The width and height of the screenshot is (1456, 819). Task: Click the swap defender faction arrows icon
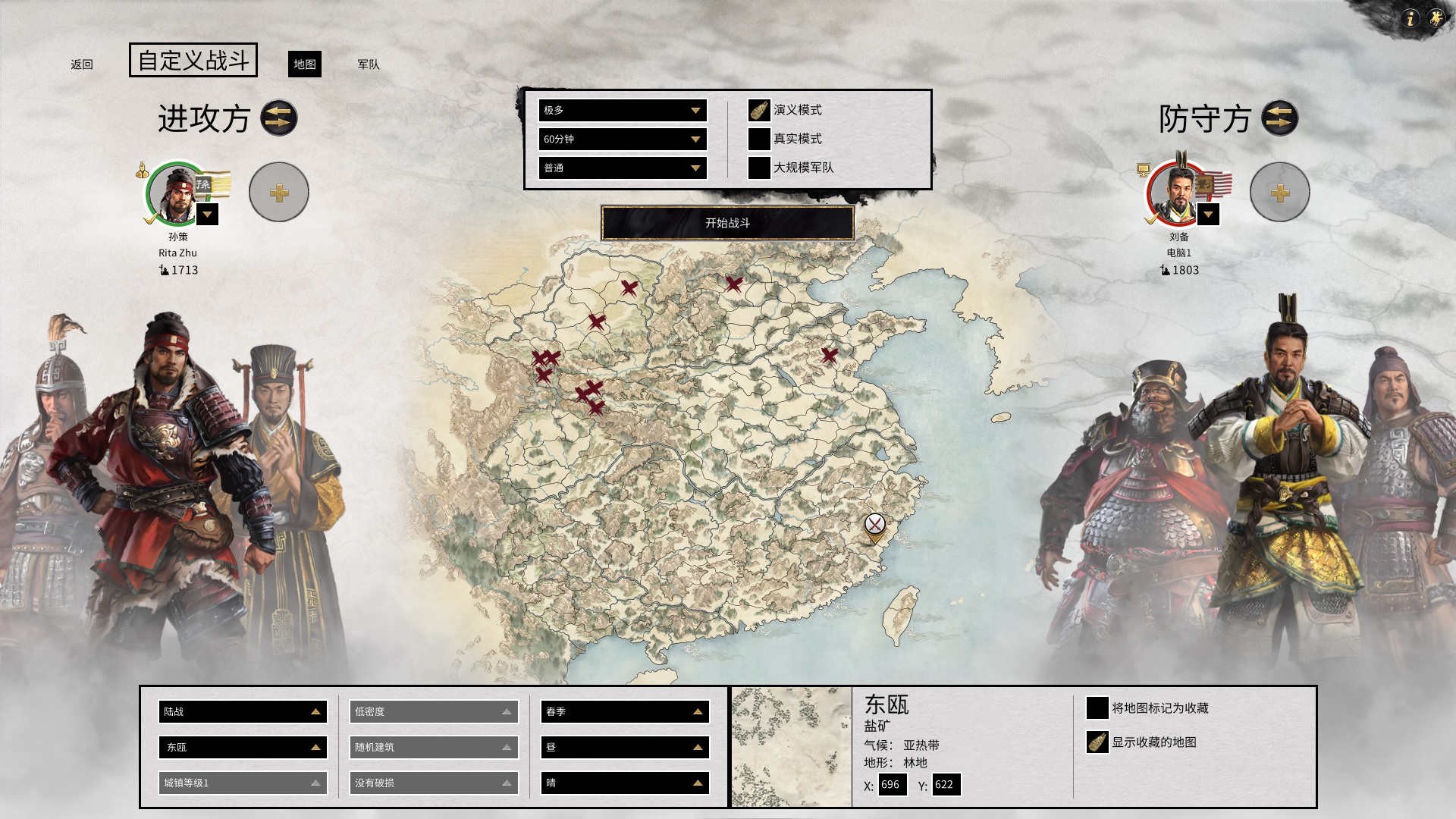click(x=1281, y=118)
